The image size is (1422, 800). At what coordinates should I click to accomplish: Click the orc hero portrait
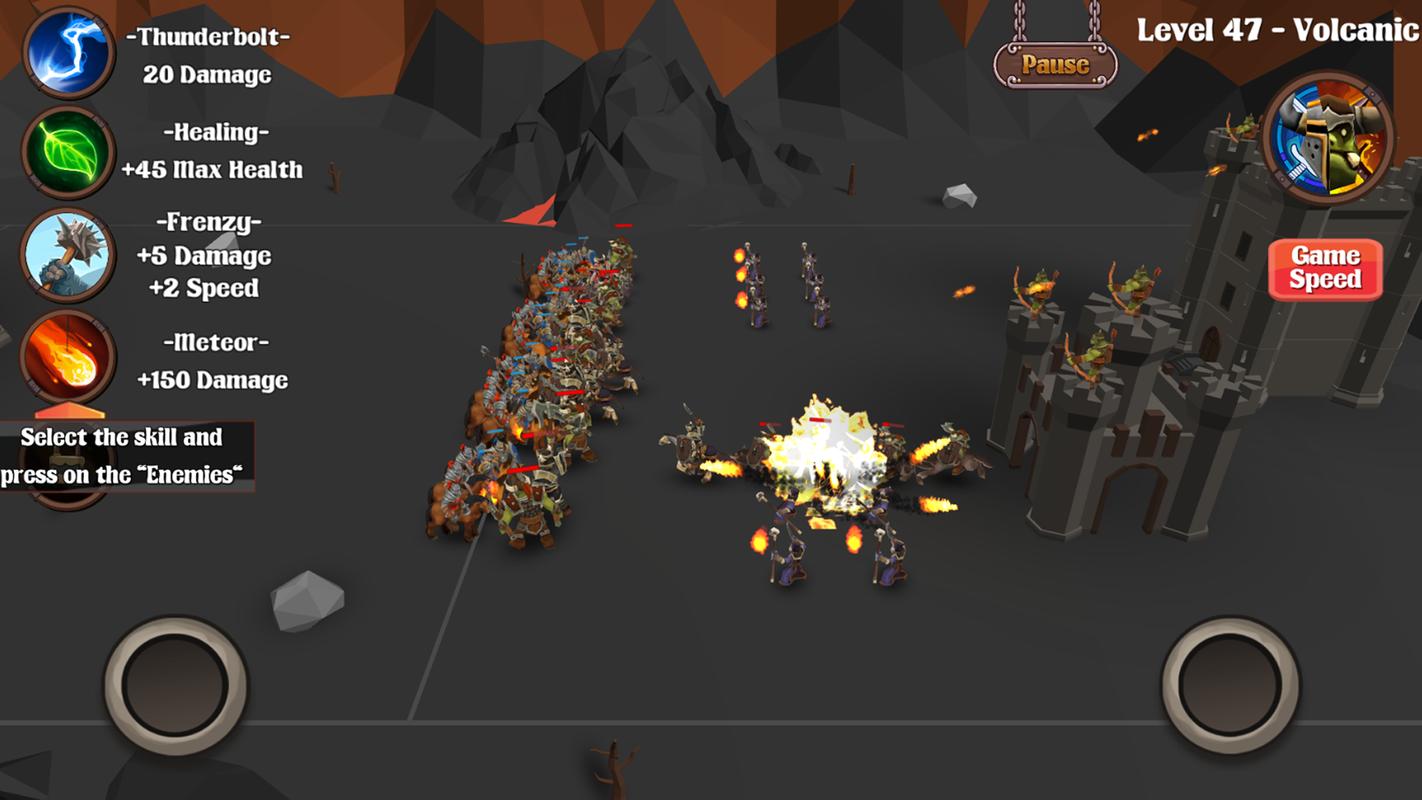(x=1328, y=137)
